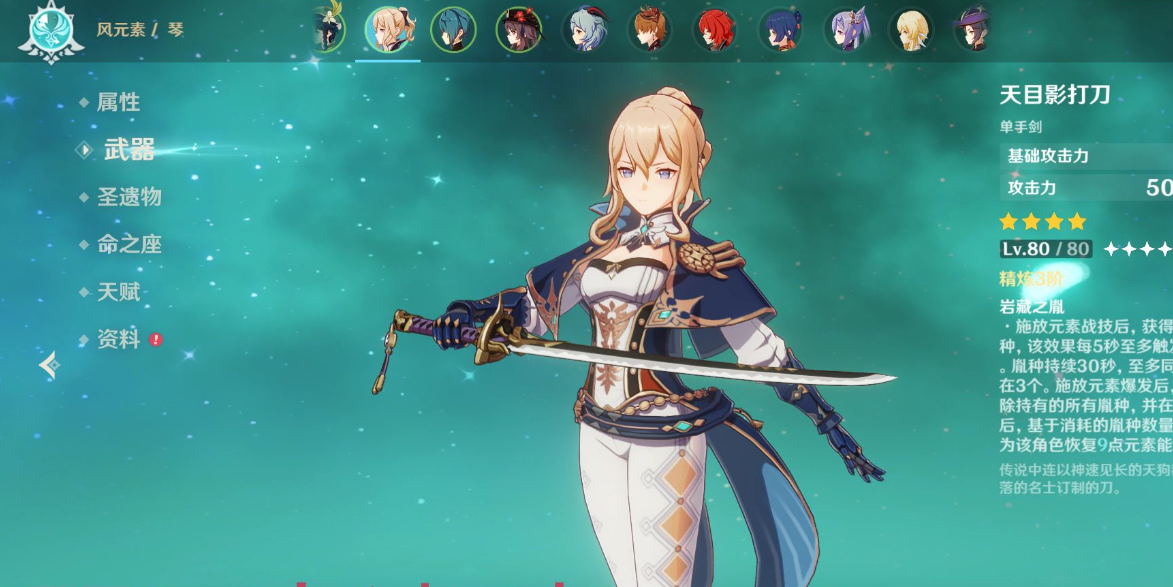Choose Diluc's red-haired portrait
This screenshot has width=1173, height=587.
click(715, 29)
